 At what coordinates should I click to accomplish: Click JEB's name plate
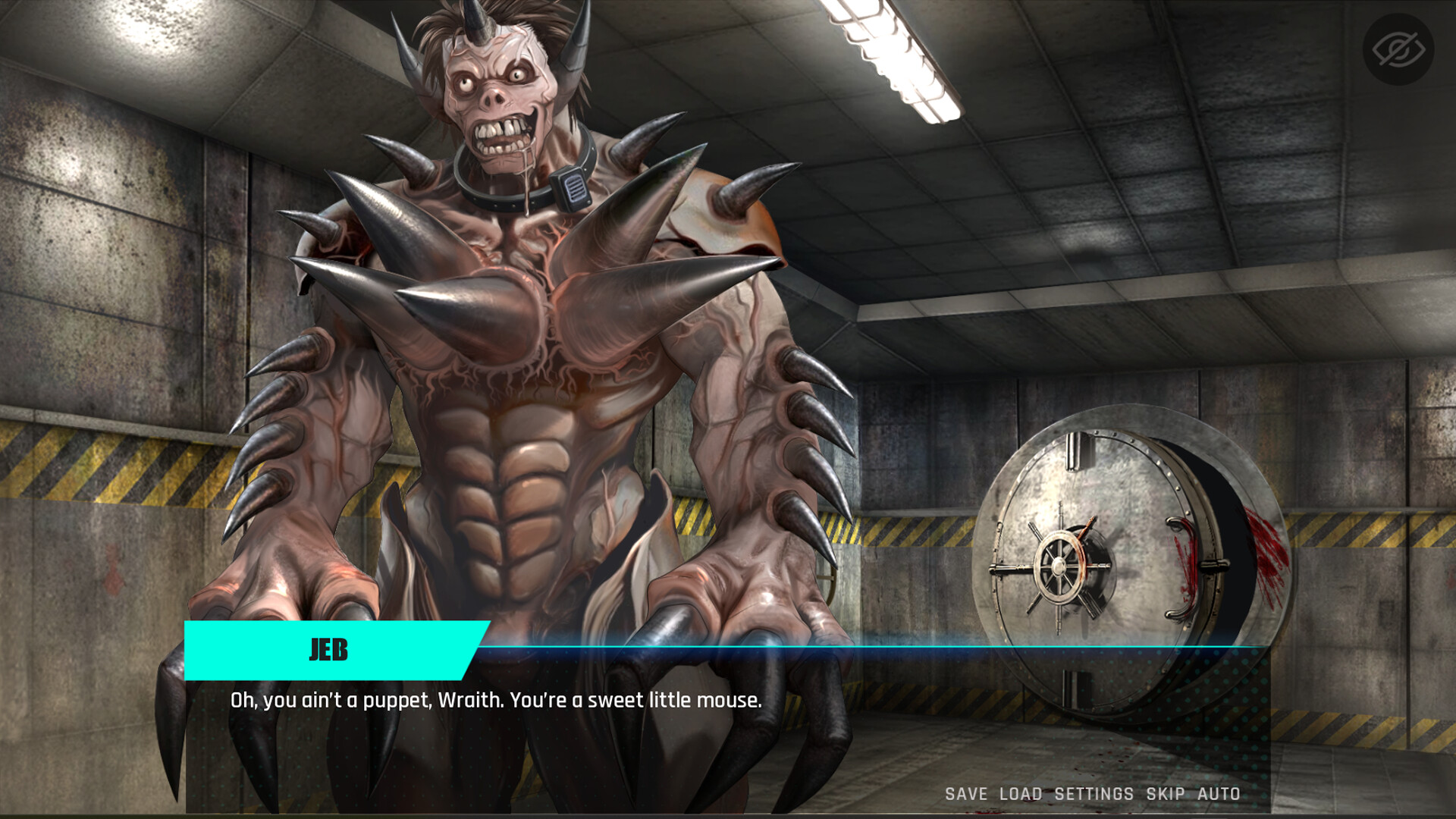click(x=330, y=650)
